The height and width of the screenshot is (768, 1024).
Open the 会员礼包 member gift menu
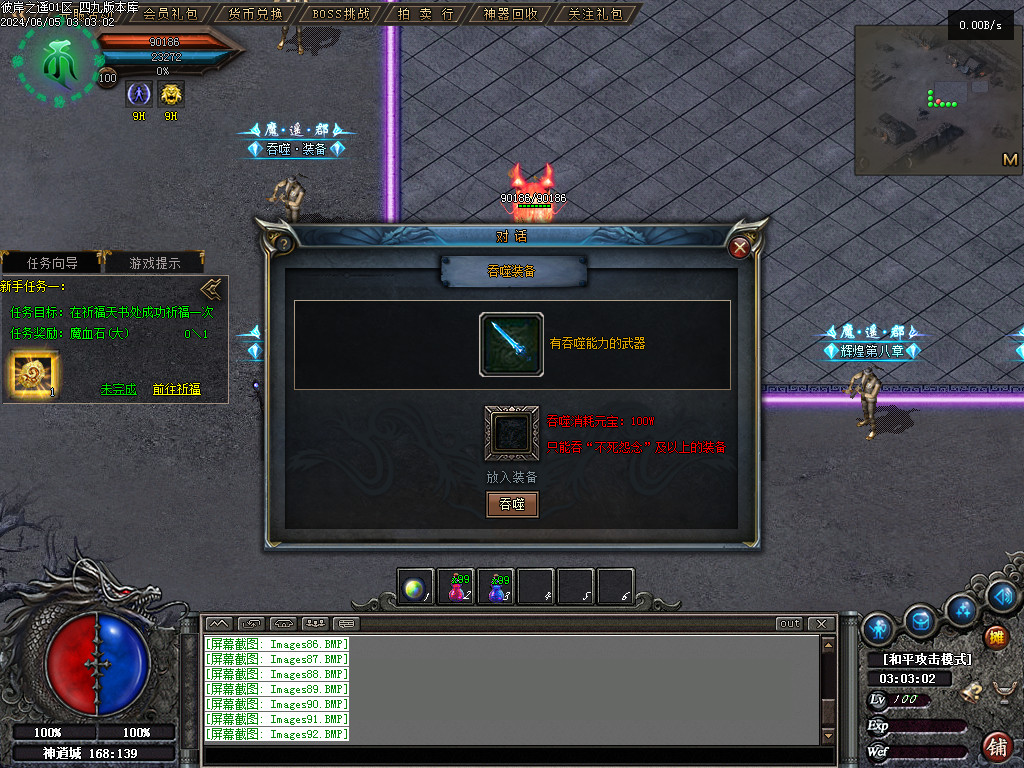[x=170, y=14]
